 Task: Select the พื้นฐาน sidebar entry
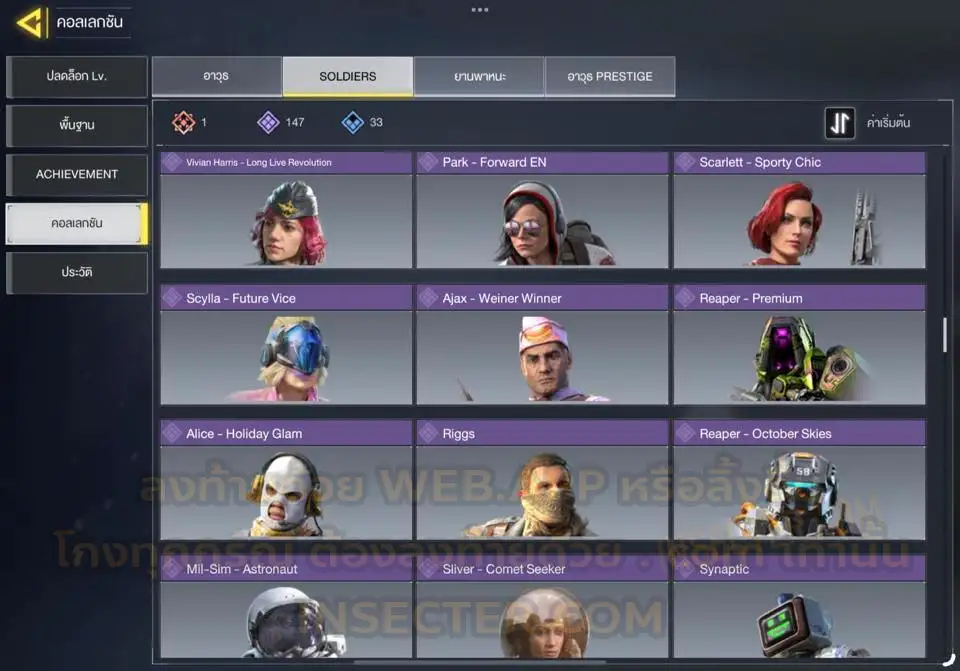(77, 126)
